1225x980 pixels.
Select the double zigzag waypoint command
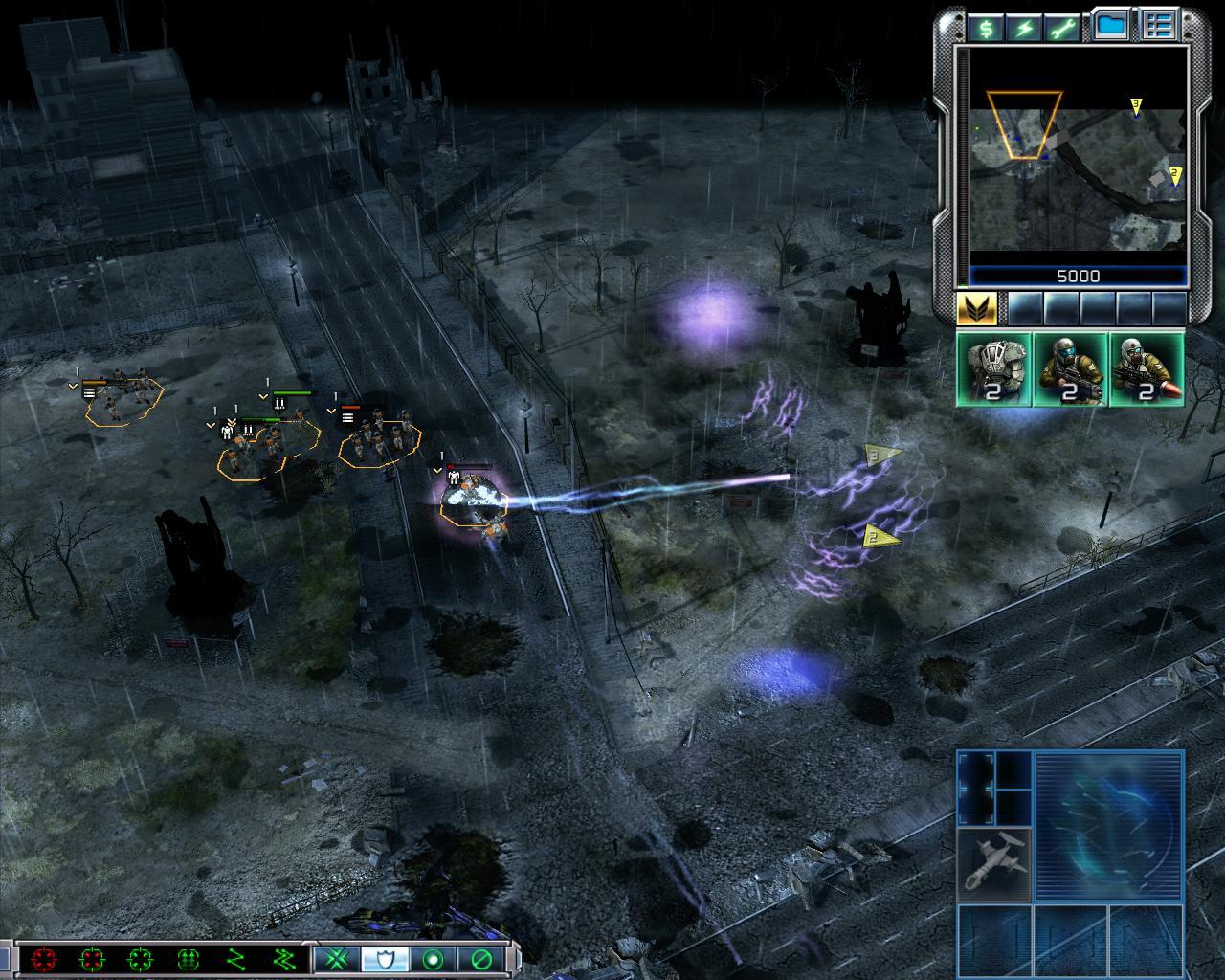point(283,958)
